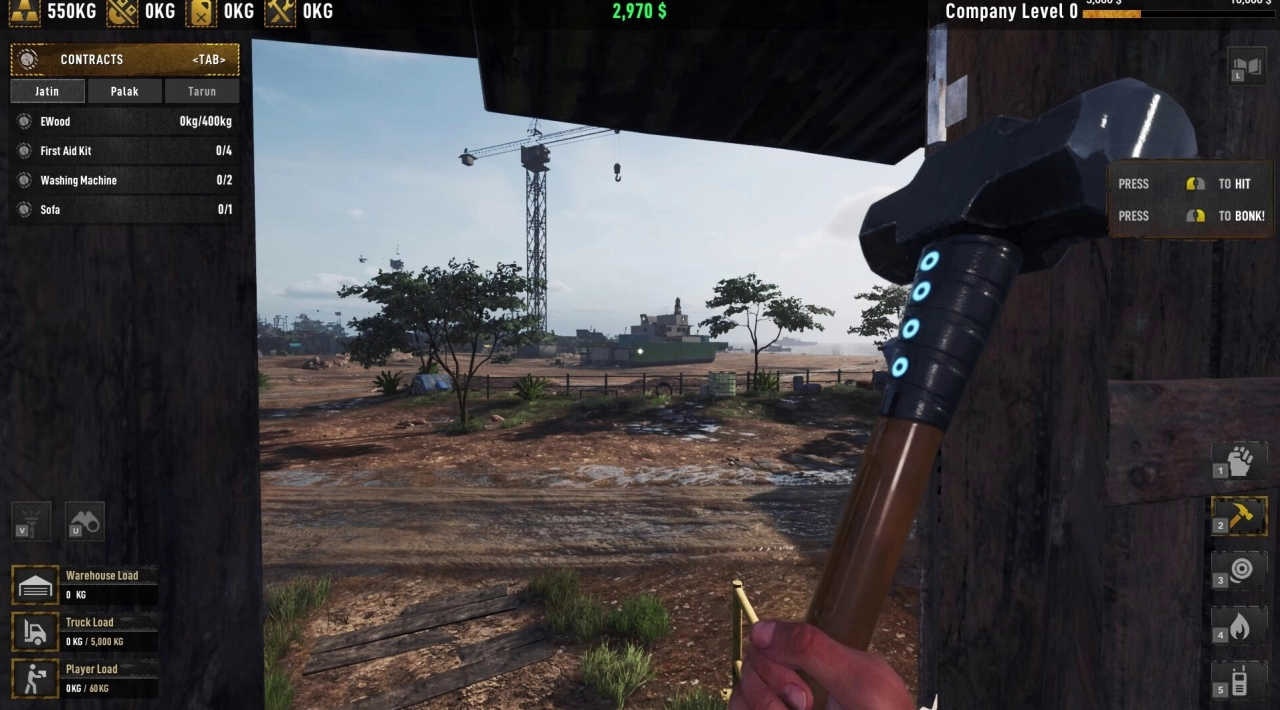Activate the binoculars icon
1280x710 pixels.
pos(85,521)
